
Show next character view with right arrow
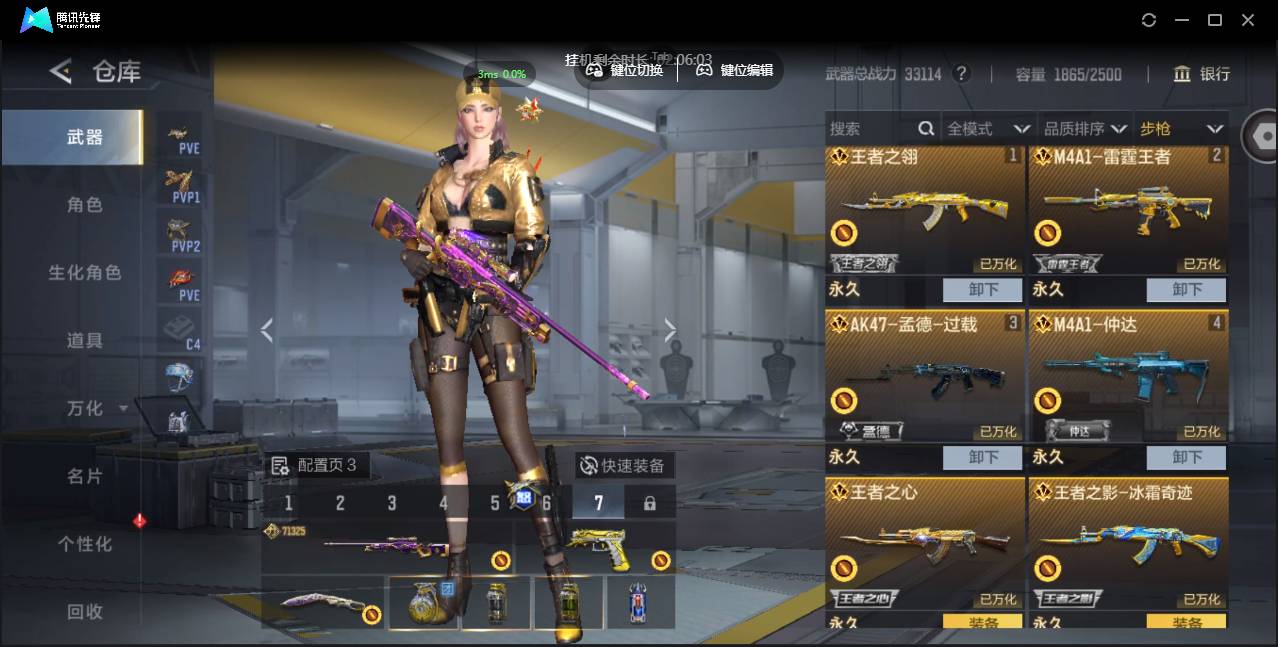pos(670,330)
